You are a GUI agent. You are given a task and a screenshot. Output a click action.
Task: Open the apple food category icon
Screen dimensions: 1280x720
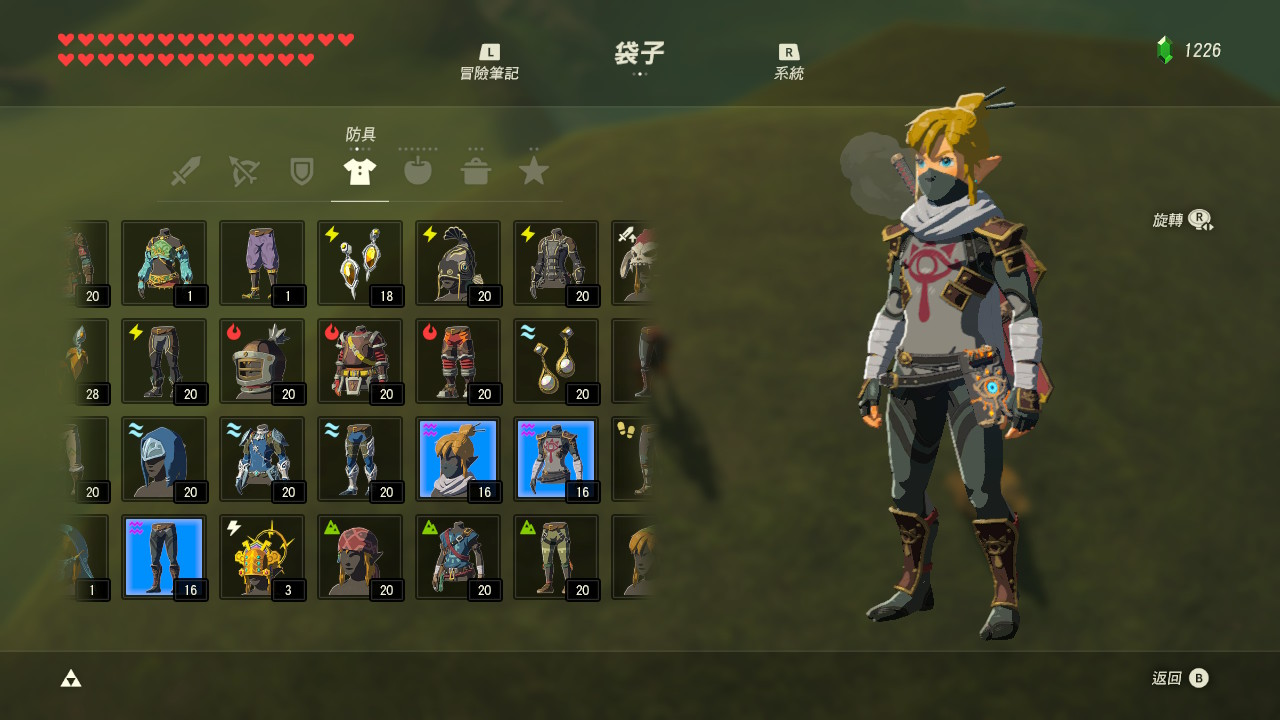[417, 170]
